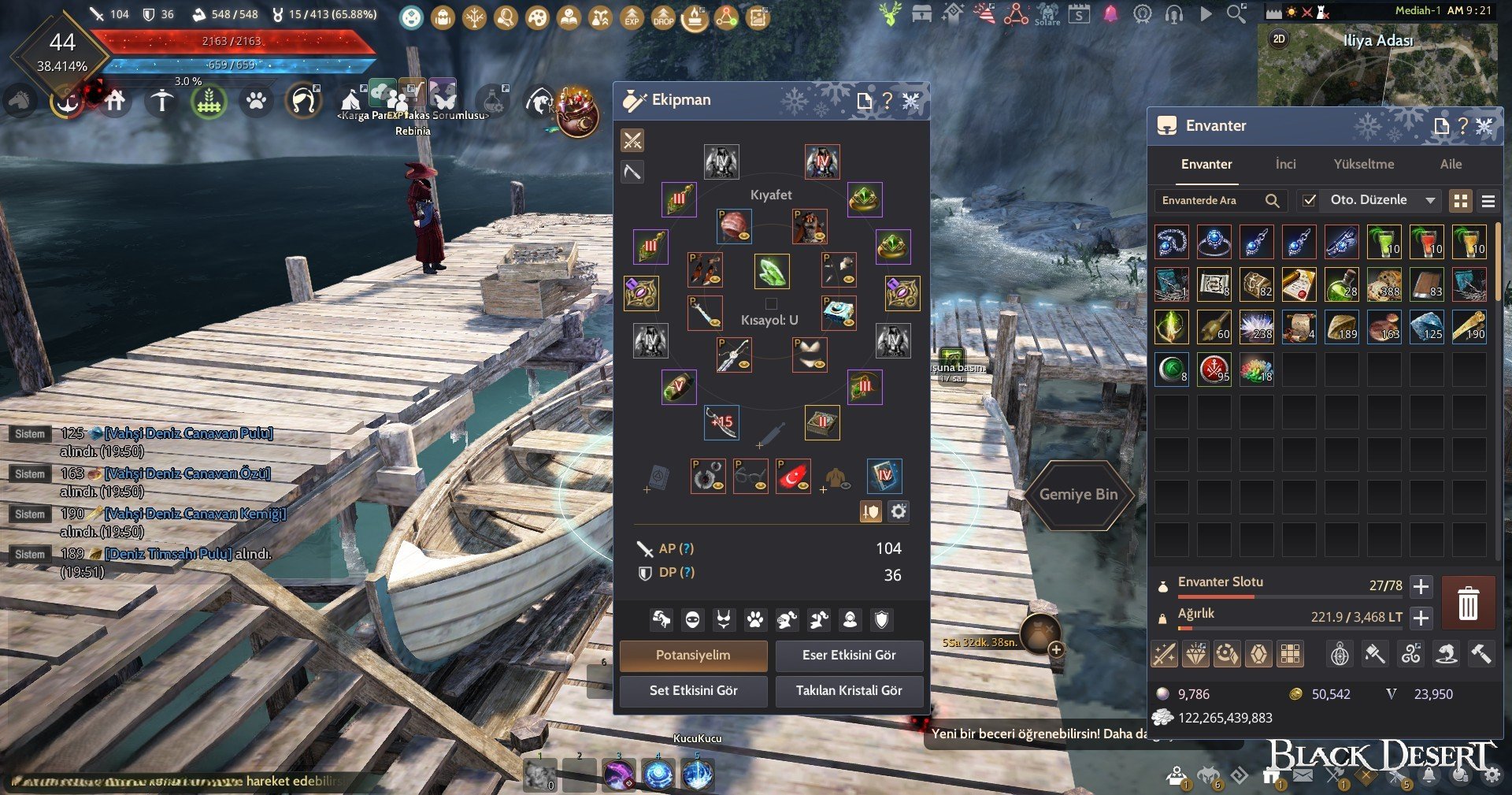Select the +15 weapon equipment slot
Screen dimensions: 1512x795
(721, 422)
